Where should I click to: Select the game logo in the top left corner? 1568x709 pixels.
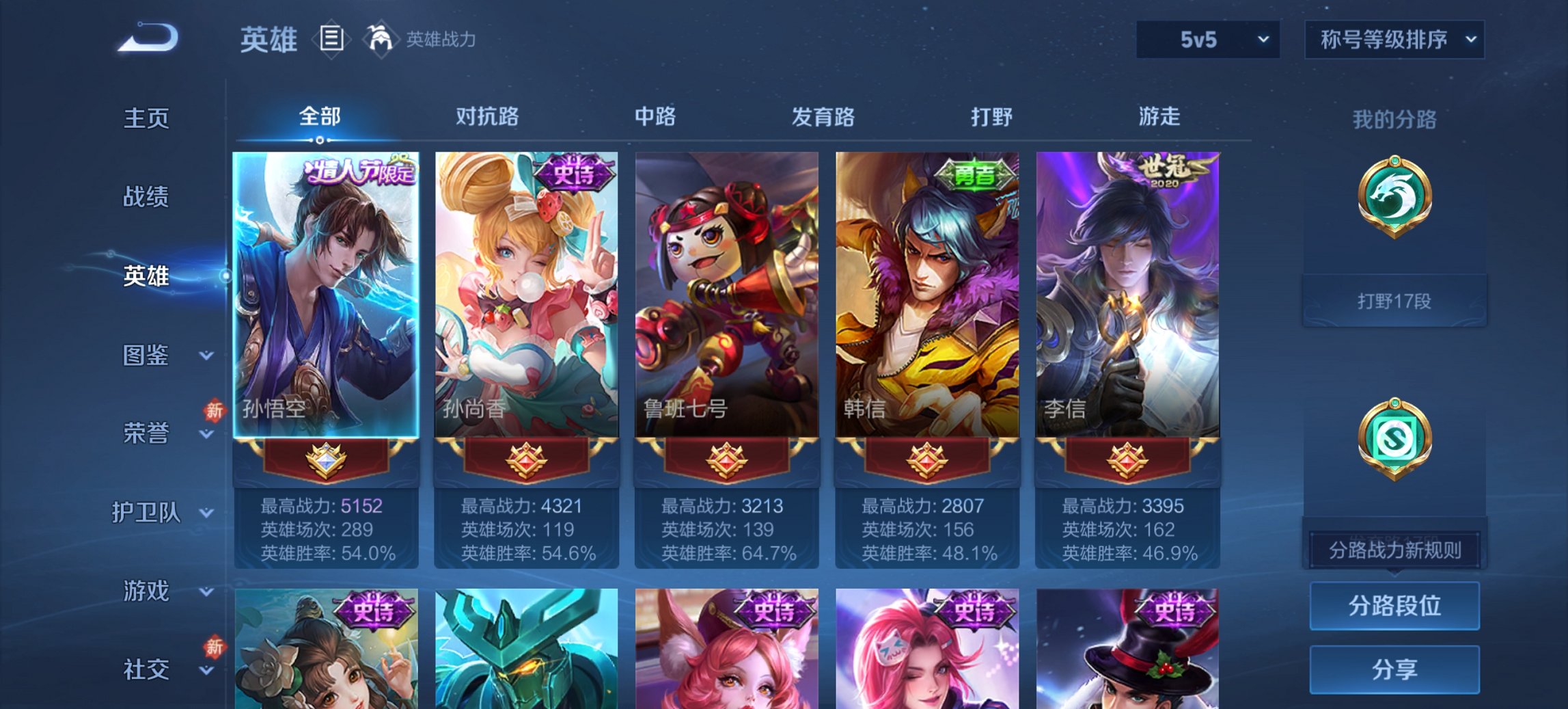147,38
